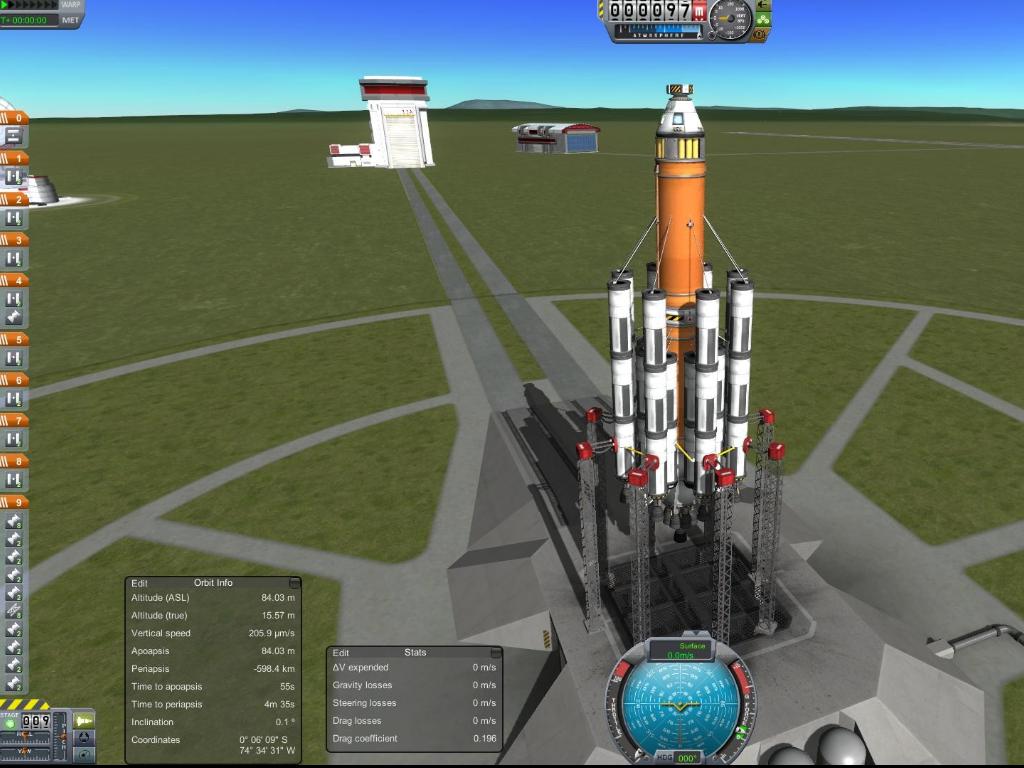Screen dimensions: 1024x768
Task: Click the green Stage indicator light
Action: coord(10,721)
